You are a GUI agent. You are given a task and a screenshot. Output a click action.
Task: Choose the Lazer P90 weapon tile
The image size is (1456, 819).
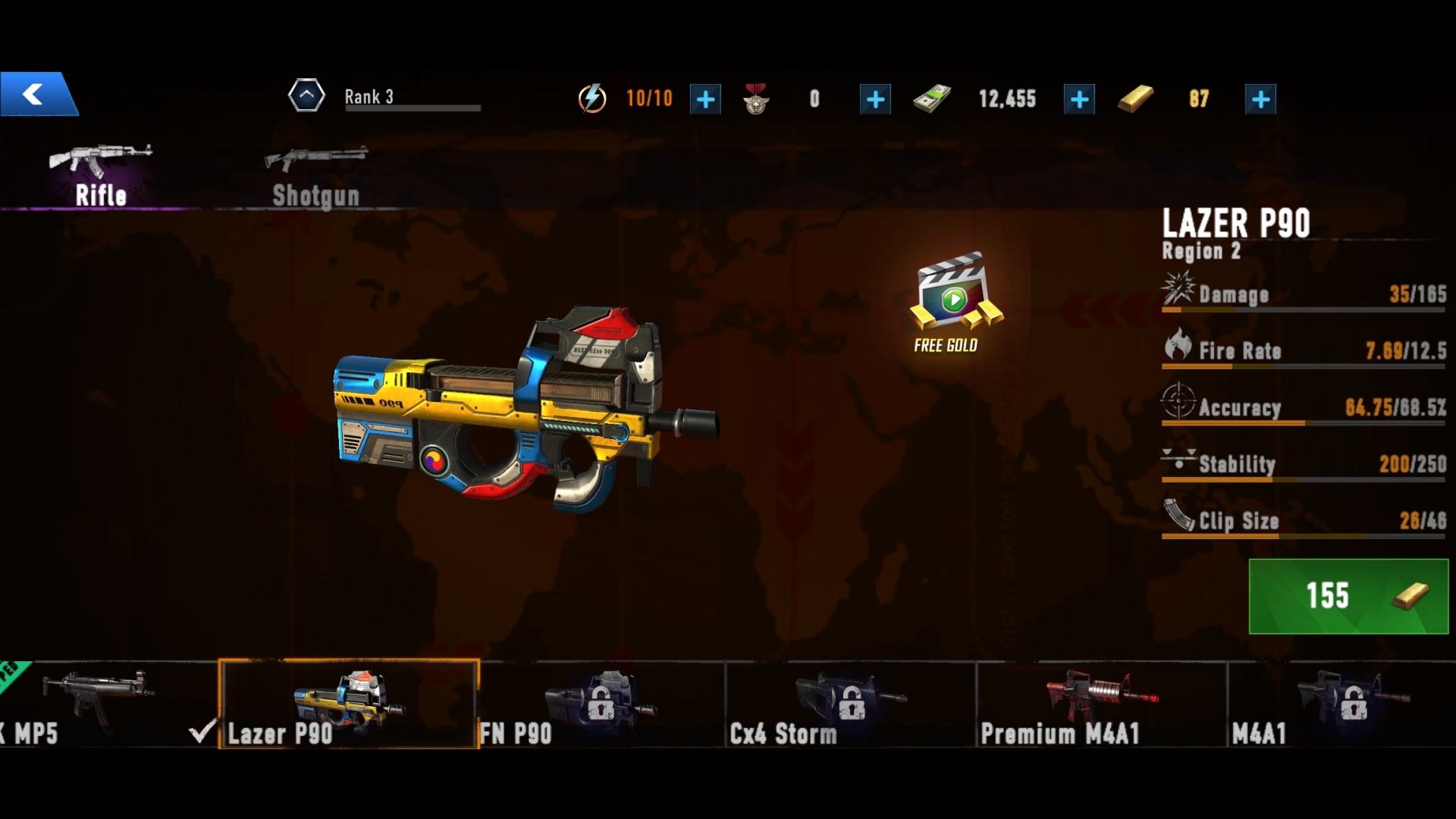[x=349, y=704]
